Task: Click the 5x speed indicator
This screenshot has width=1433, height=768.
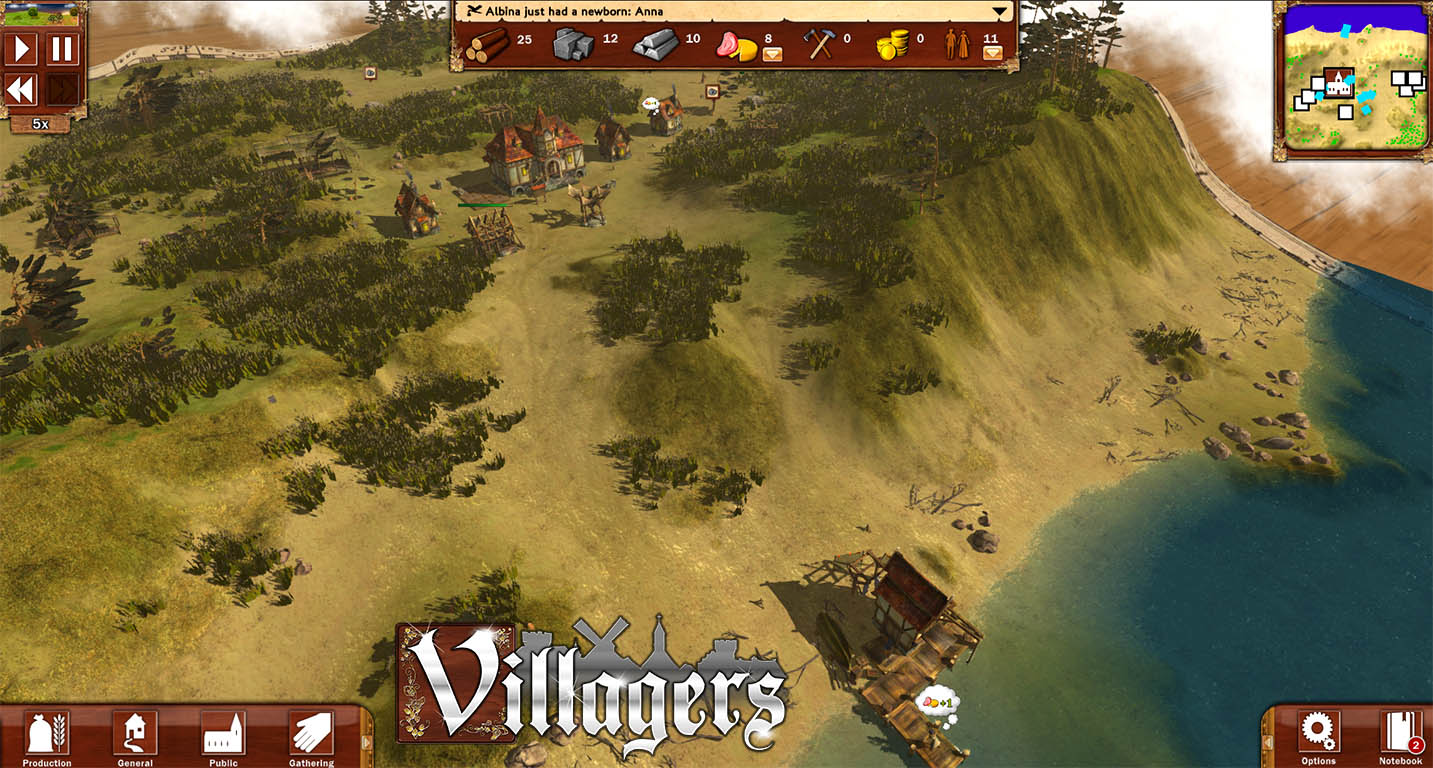Action: click(x=39, y=122)
